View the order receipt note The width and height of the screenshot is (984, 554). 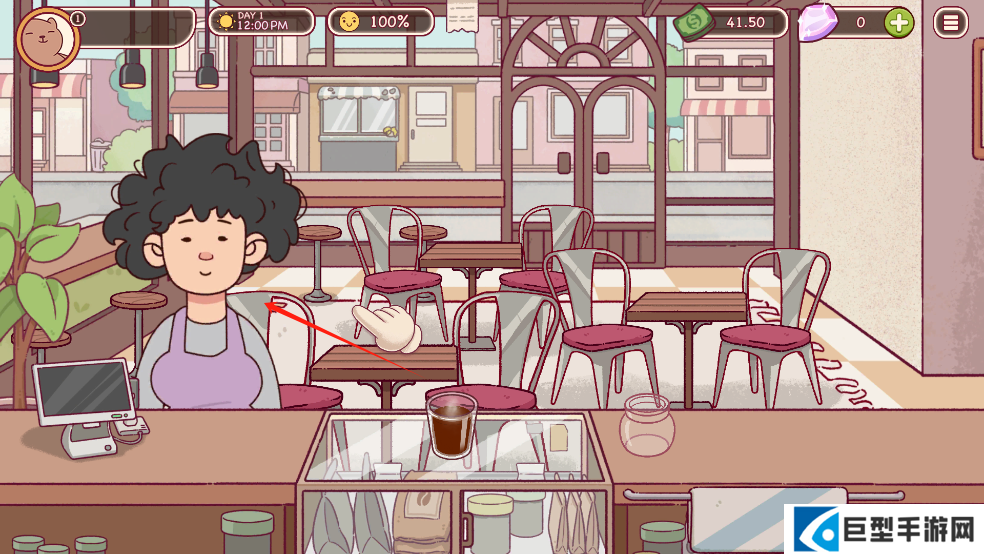click(462, 15)
